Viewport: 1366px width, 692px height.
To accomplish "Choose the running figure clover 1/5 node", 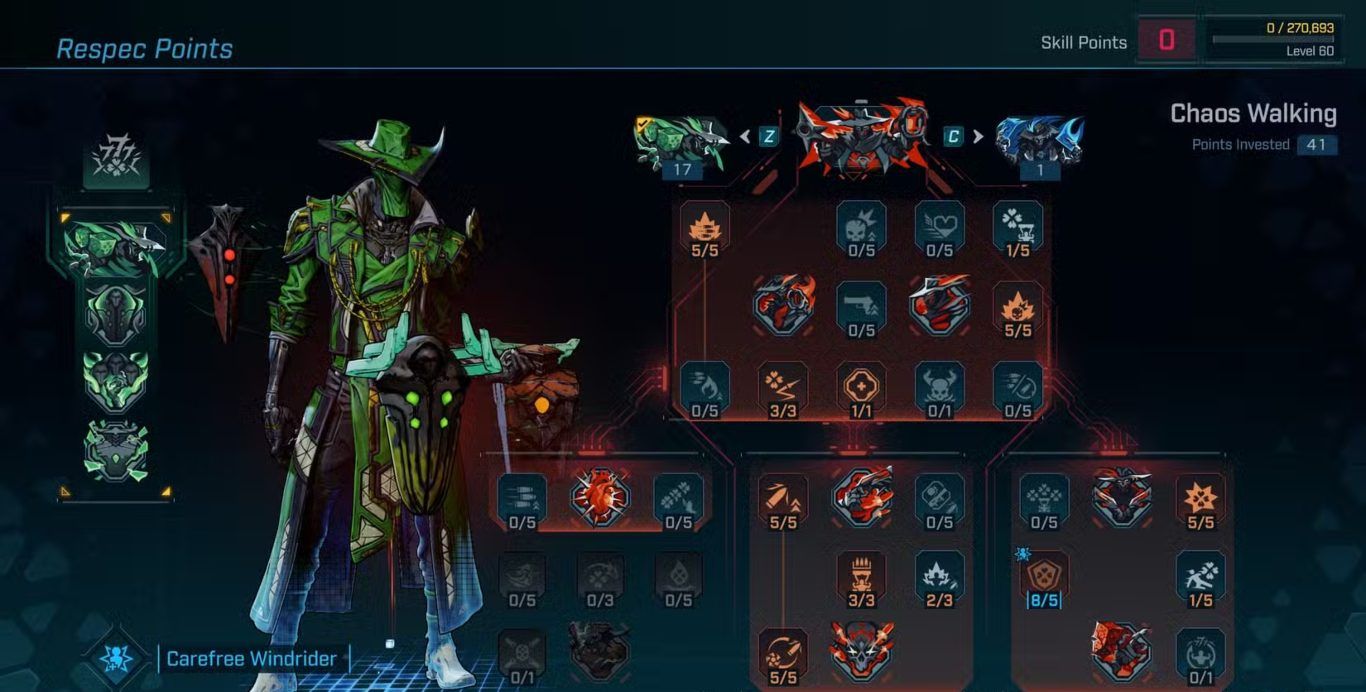I will 1200,575.
